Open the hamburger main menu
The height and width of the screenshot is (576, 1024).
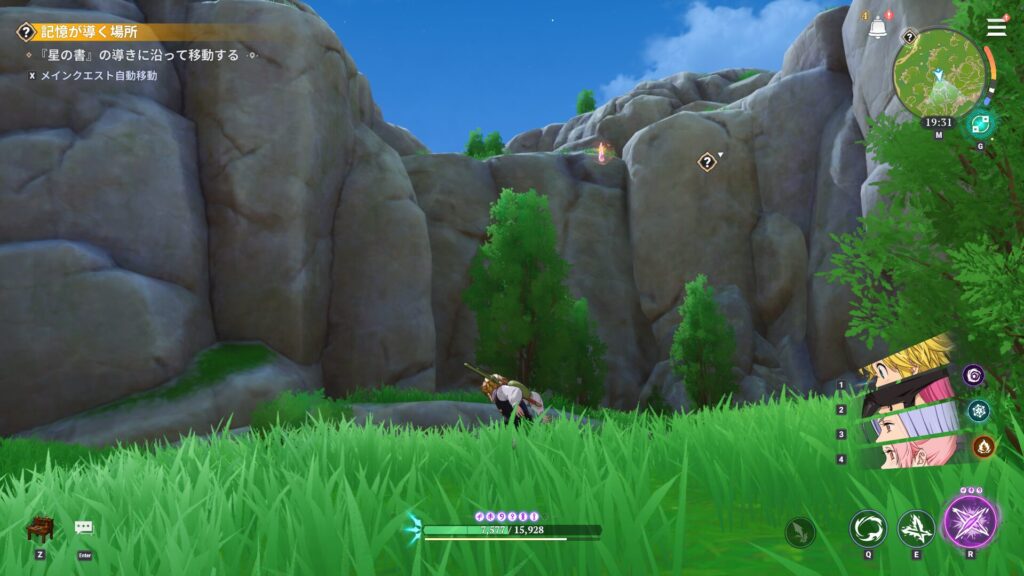click(996, 27)
